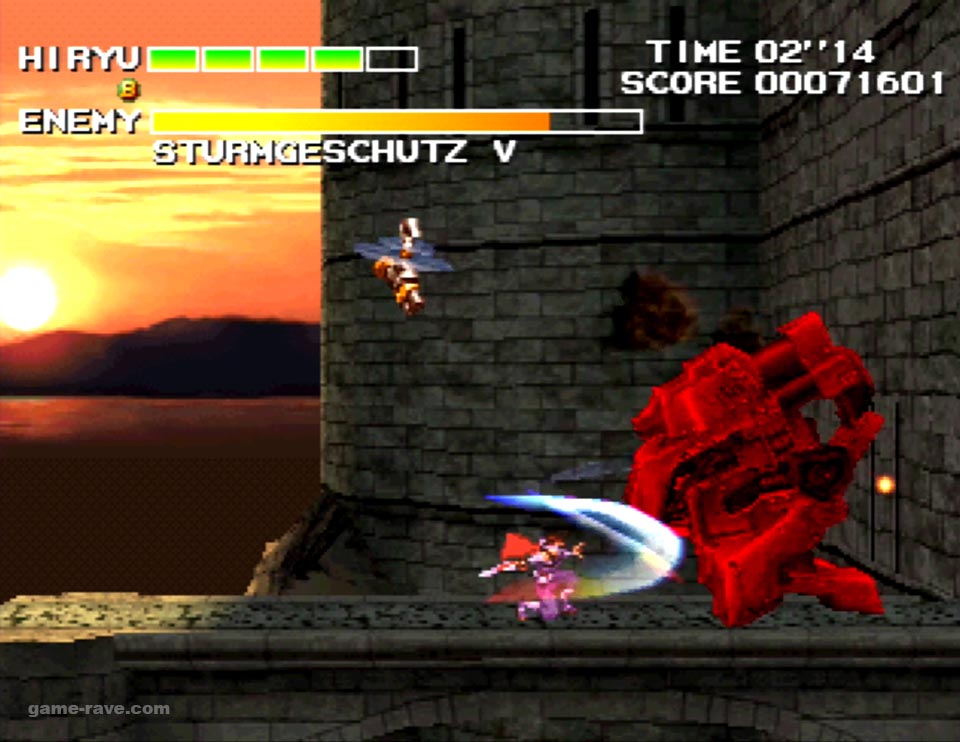Click the Boost stock icon under HIRYU
960x742 pixels.
(128, 89)
